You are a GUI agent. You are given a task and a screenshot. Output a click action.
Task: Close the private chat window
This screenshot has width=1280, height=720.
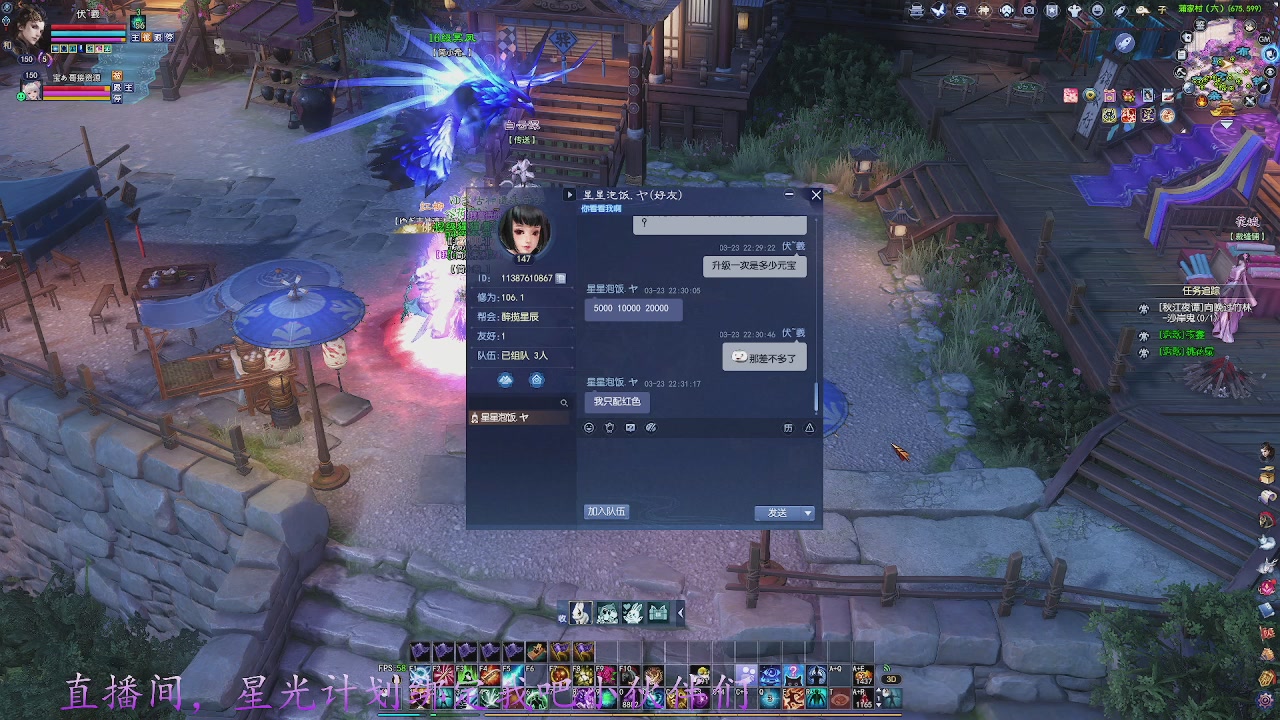(816, 195)
